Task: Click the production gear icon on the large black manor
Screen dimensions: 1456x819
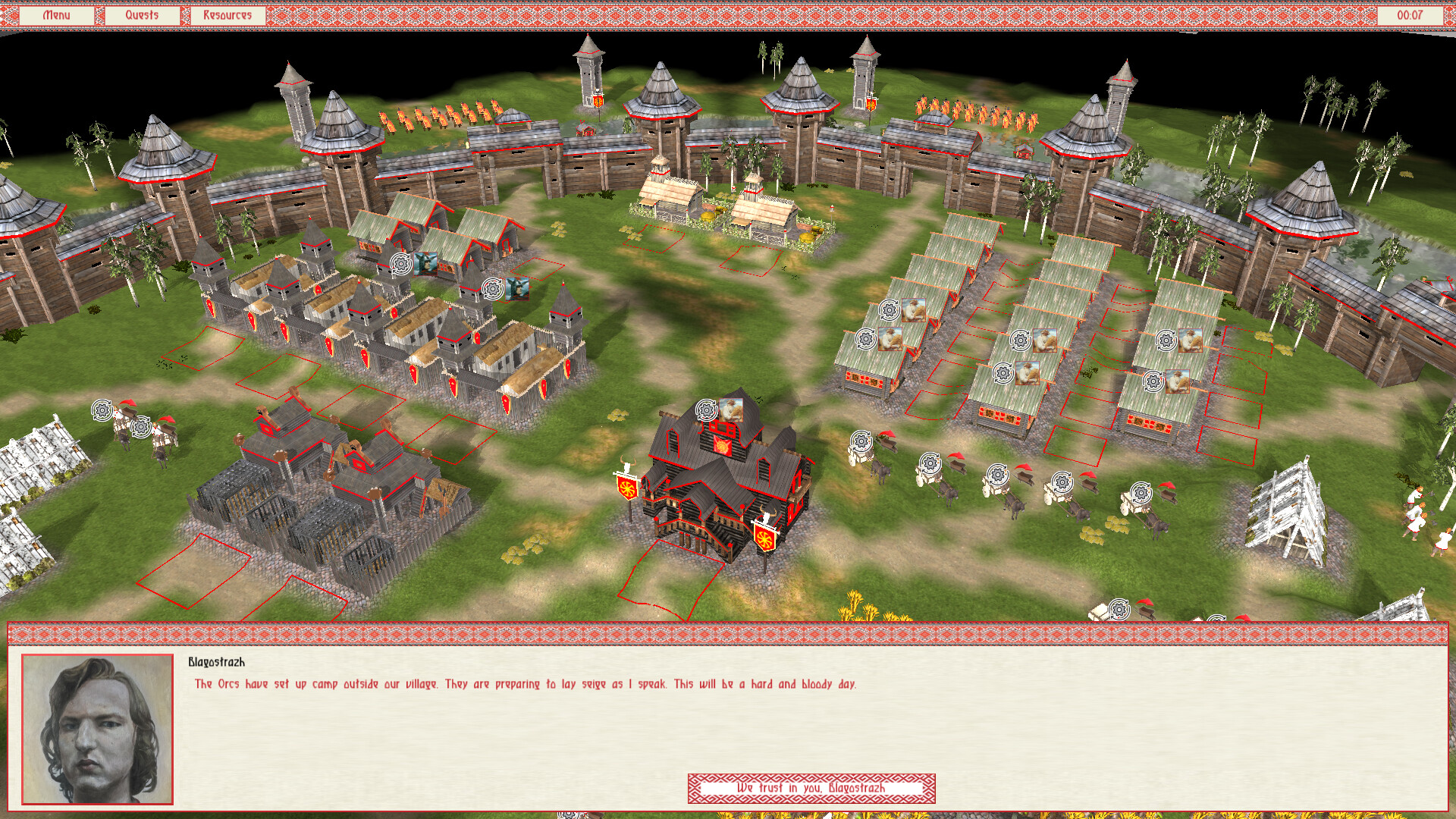Action: point(706,408)
